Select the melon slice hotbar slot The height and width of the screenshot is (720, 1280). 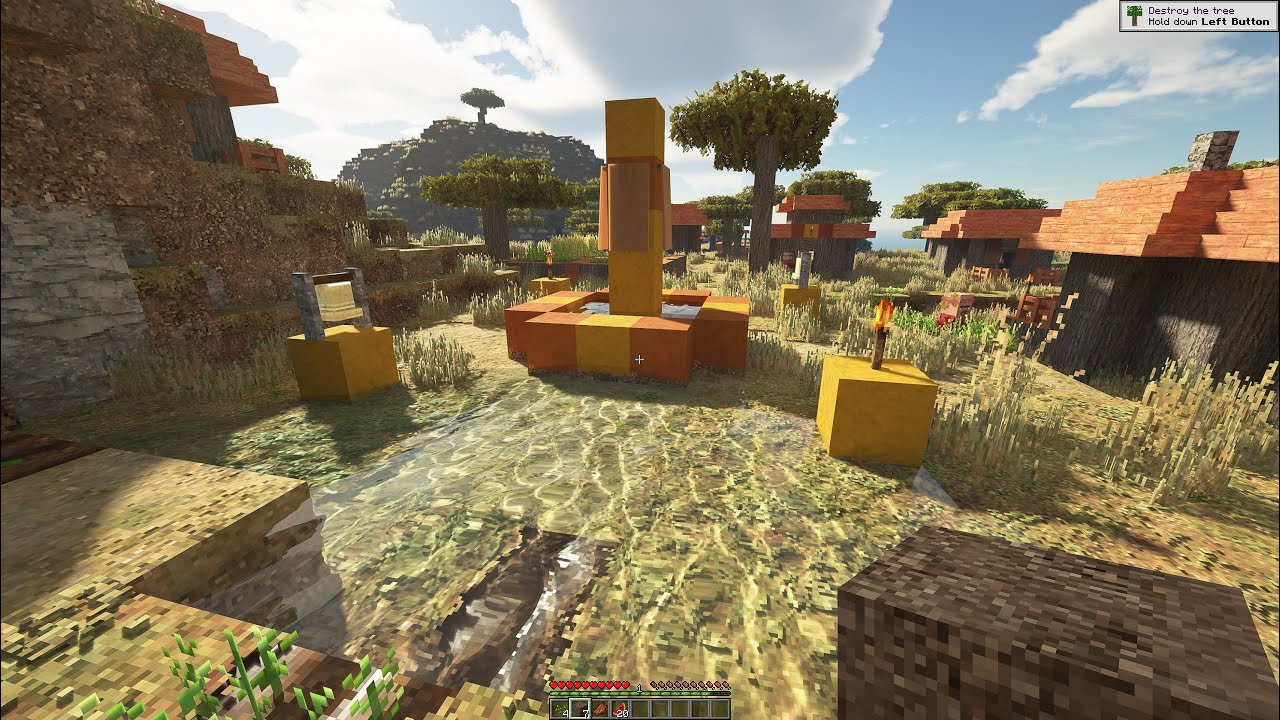point(618,709)
